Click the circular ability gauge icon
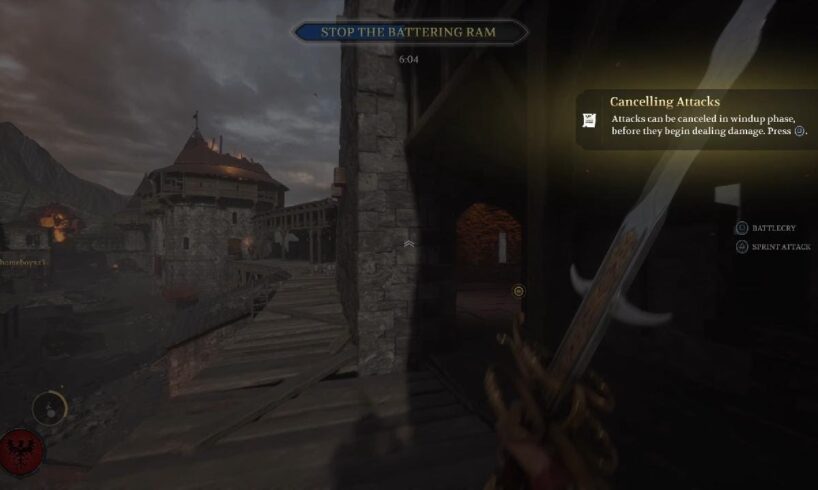The width and height of the screenshot is (818, 490). click(49, 407)
